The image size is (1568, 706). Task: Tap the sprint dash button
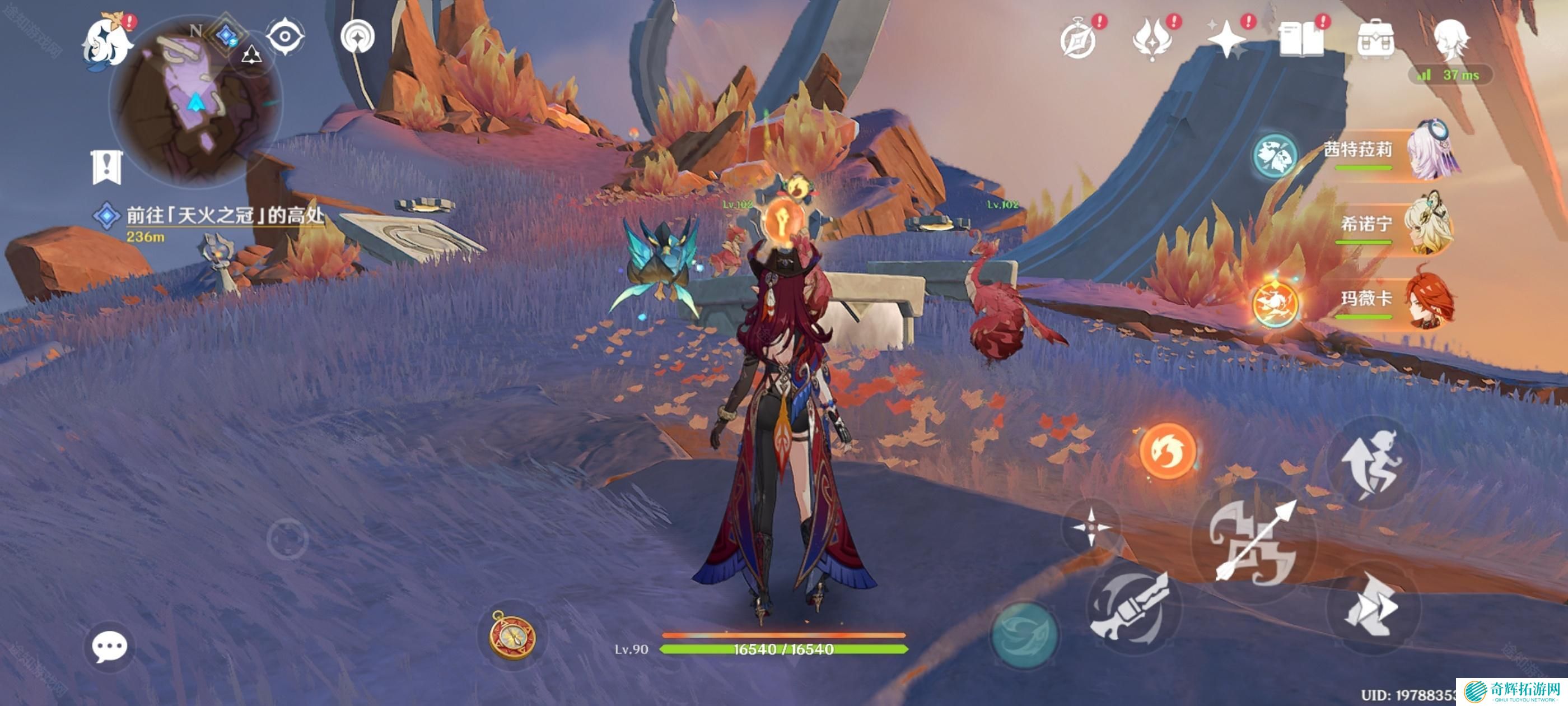[x=1372, y=607]
